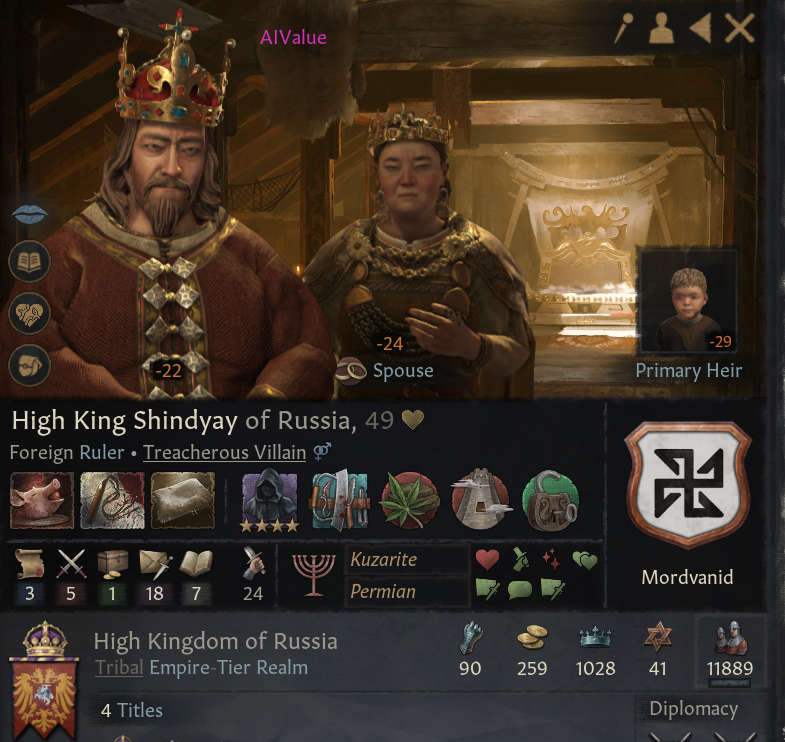Open the Mordvanid dynasty shield
Screen dimensions: 785x742
[x=686, y=485]
